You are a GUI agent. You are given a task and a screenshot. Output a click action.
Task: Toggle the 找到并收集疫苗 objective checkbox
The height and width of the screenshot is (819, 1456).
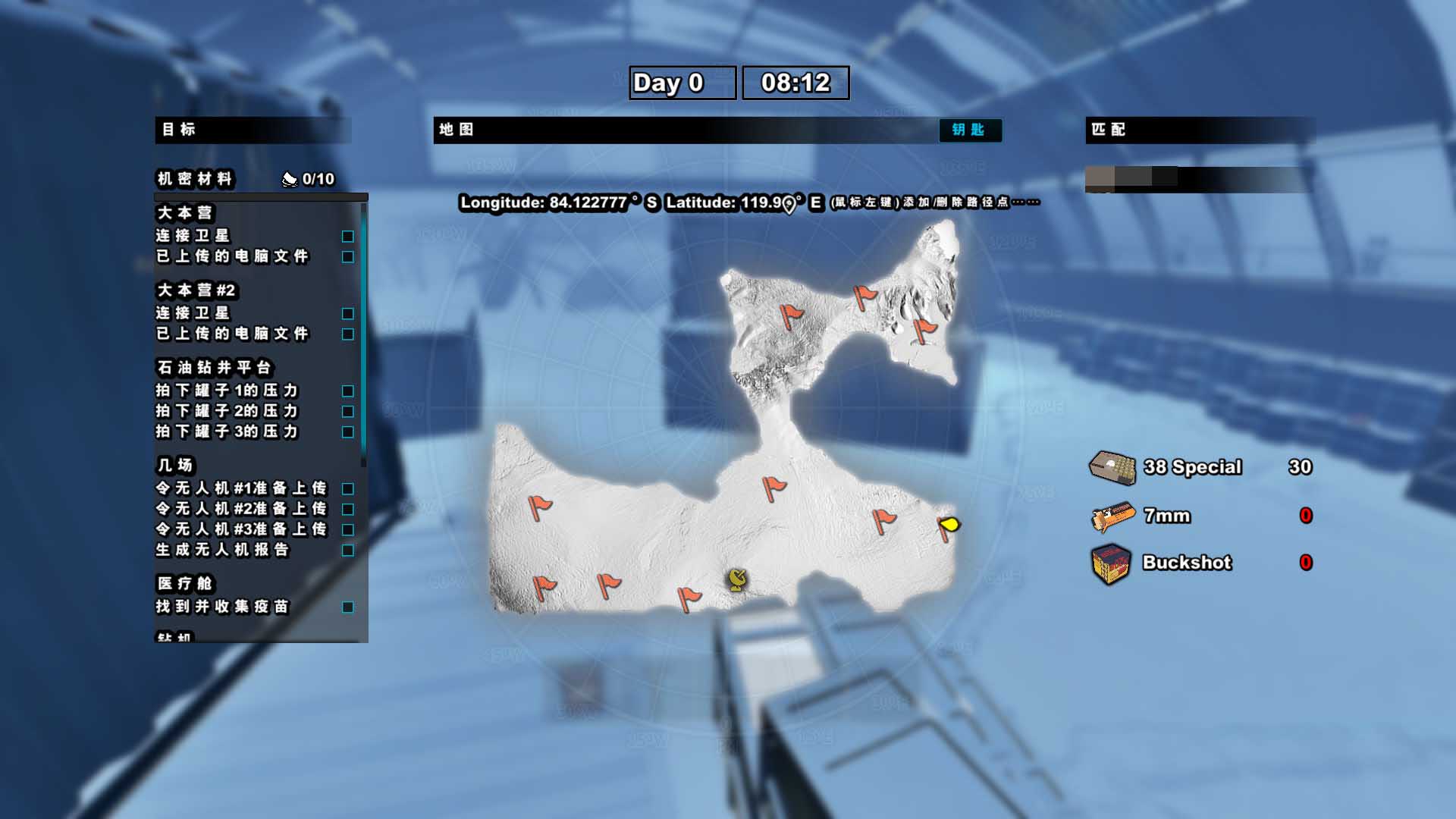coord(348,607)
